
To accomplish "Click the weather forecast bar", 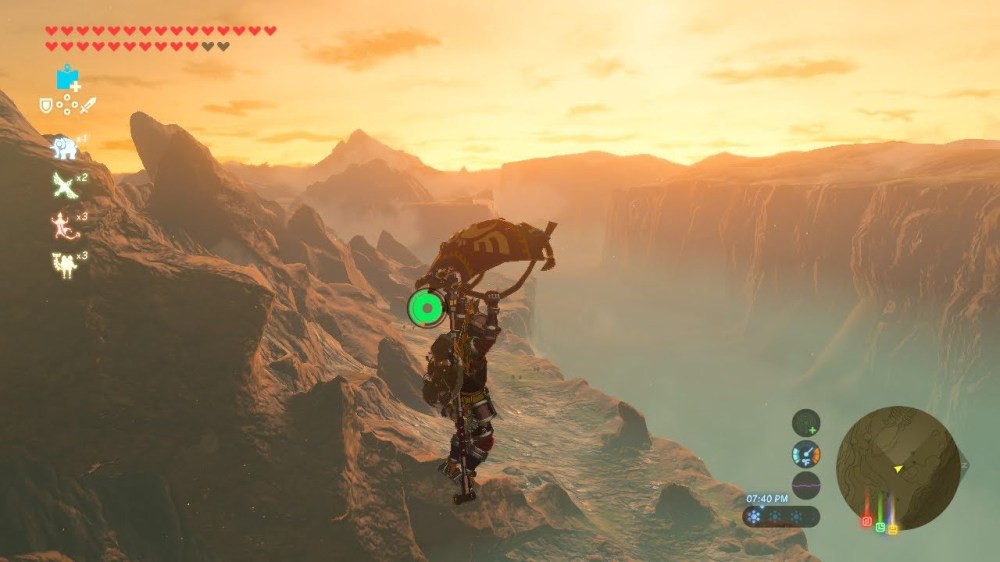I will click(781, 517).
